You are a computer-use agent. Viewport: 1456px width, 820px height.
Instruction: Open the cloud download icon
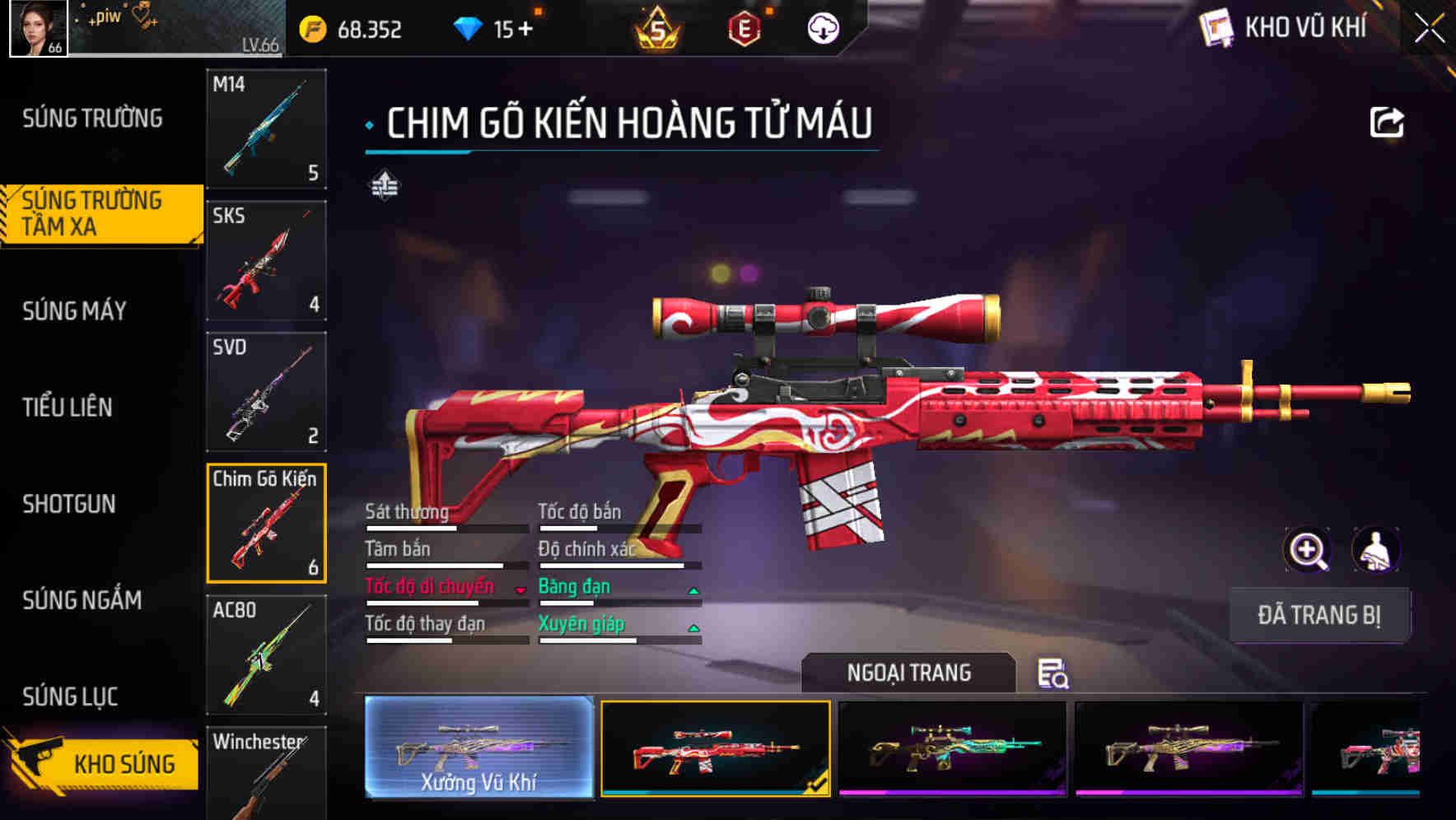824,27
